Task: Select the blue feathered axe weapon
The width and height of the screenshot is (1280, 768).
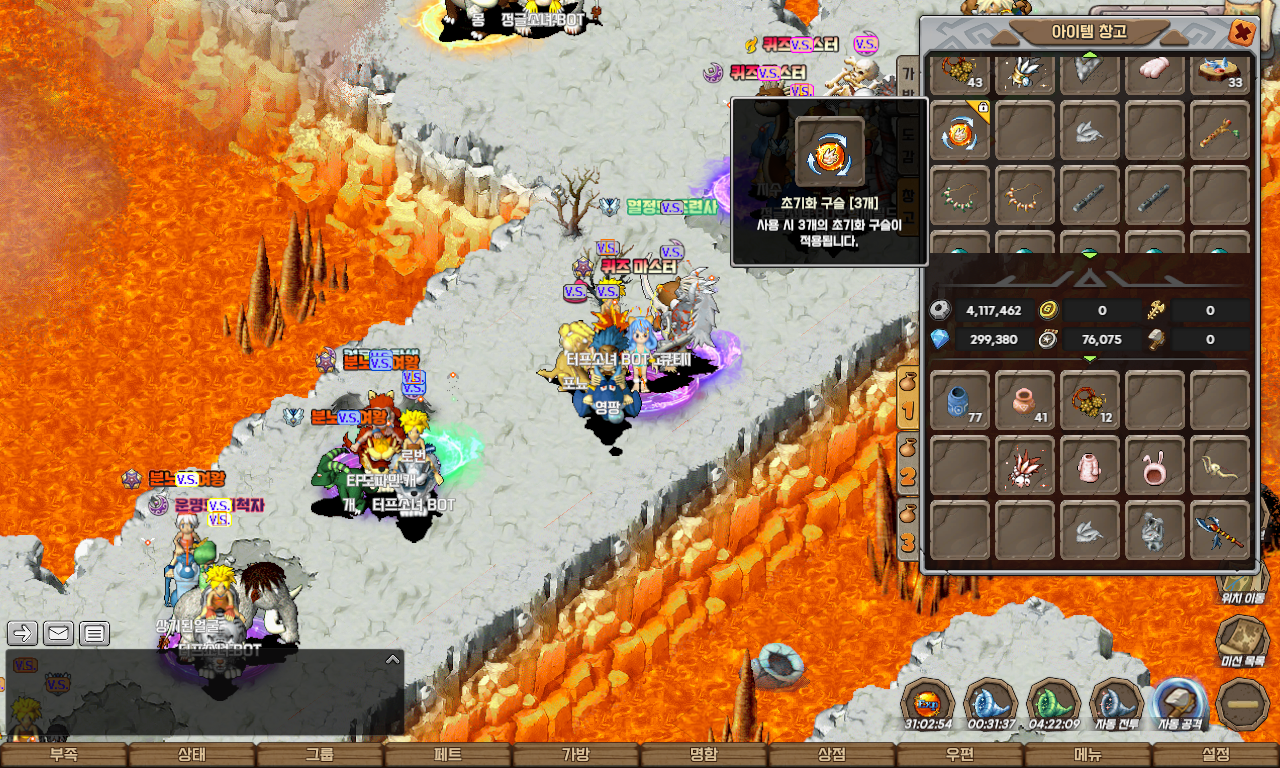Action: pos(1220,529)
